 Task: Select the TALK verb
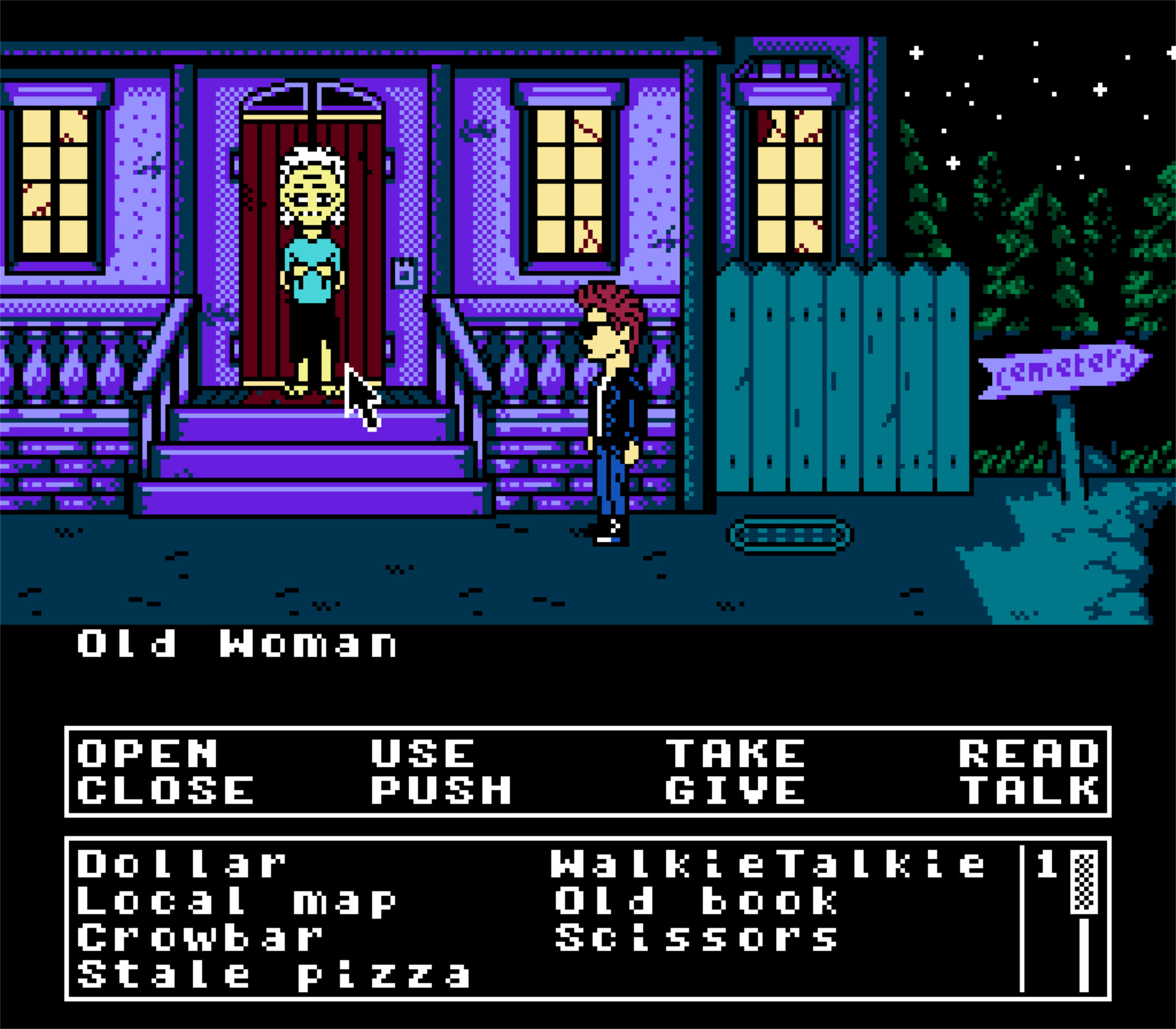tap(1029, 790)
